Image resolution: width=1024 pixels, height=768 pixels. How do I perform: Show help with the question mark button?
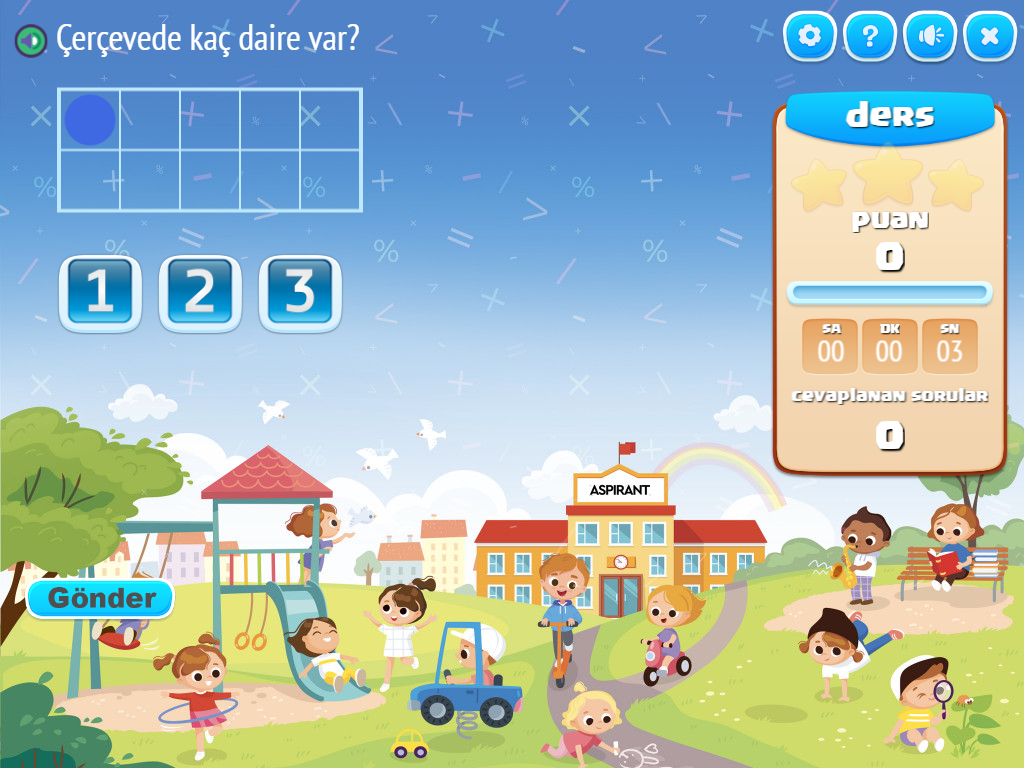pyautogui.click(x=870, y=37)
